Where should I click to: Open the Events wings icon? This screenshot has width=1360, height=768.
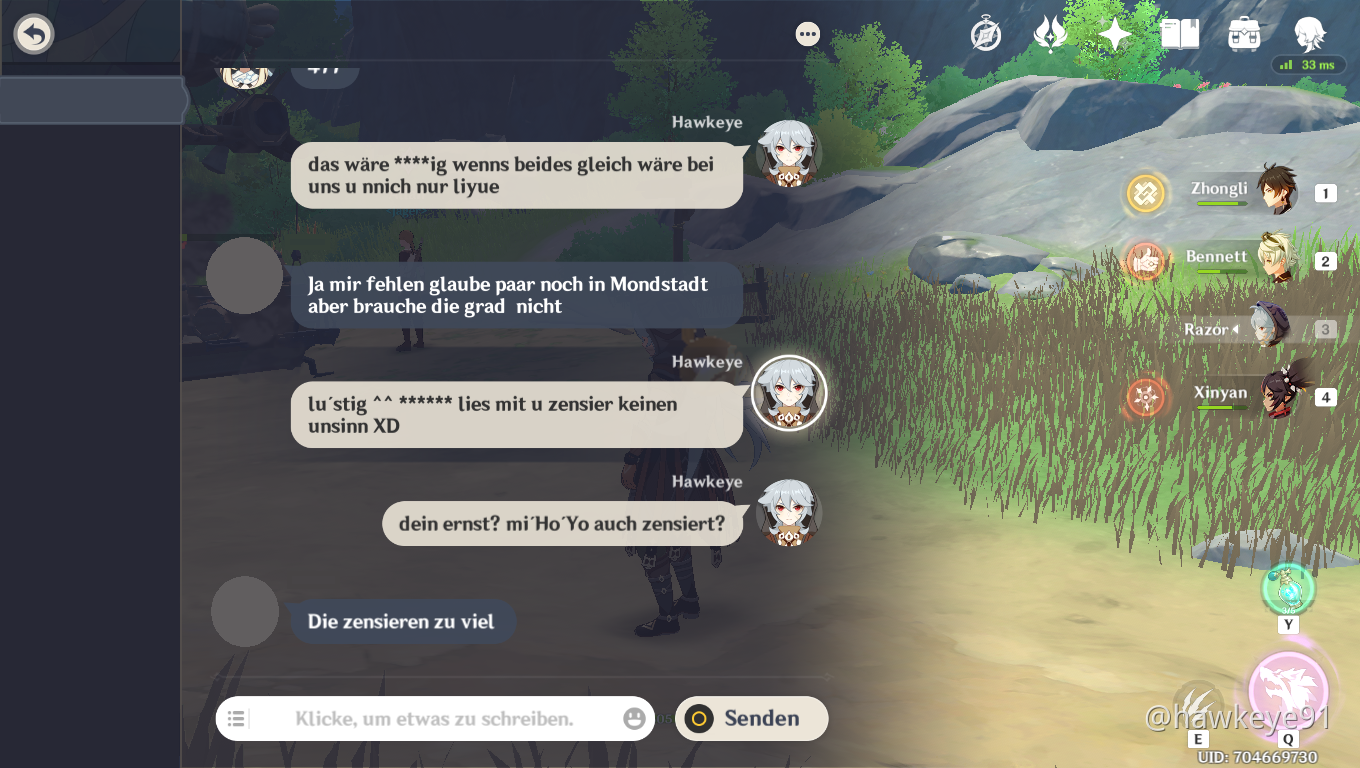coord(1049,33)
